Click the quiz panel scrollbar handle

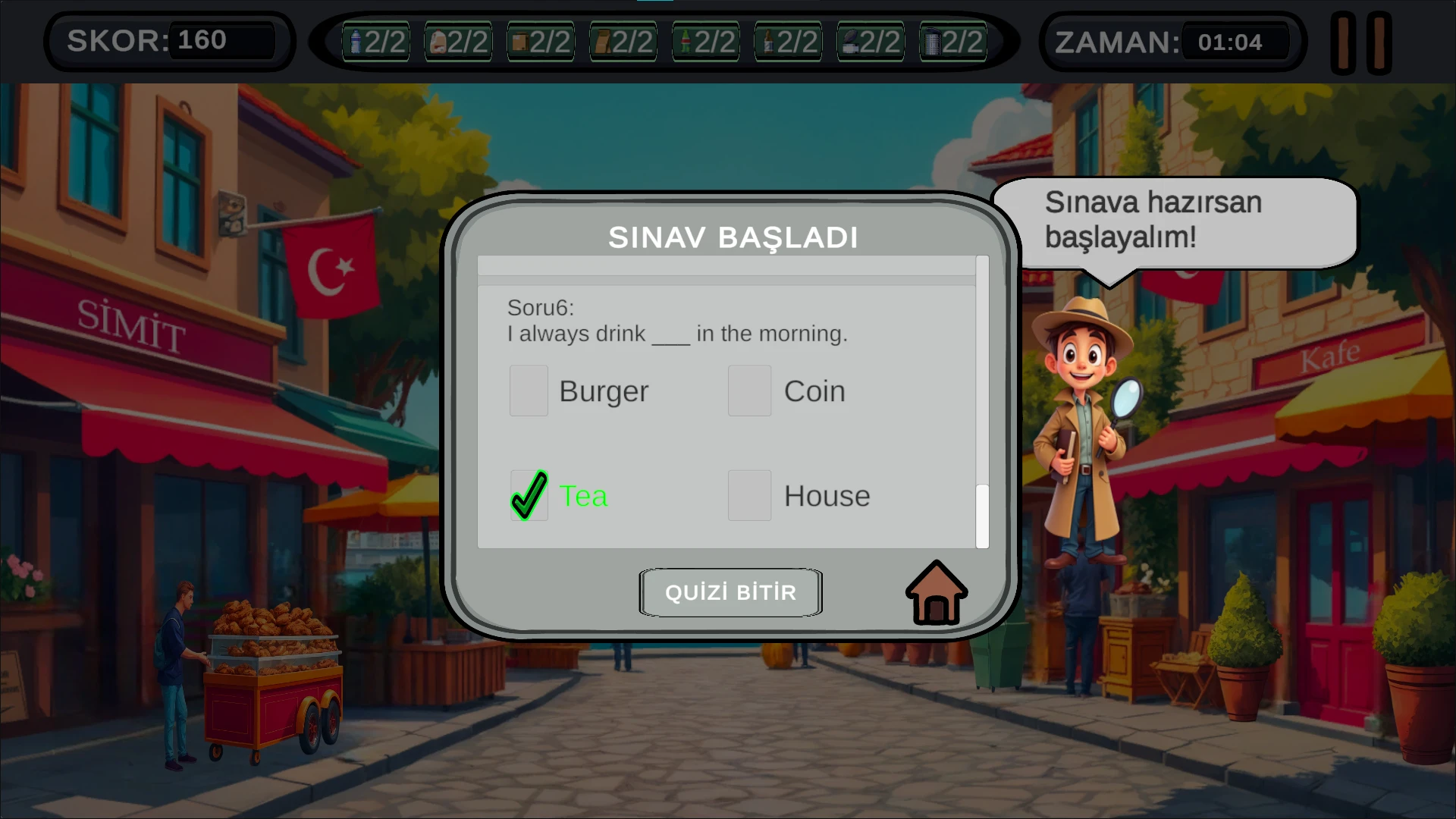pyautogui.click(x=982, y=516)
